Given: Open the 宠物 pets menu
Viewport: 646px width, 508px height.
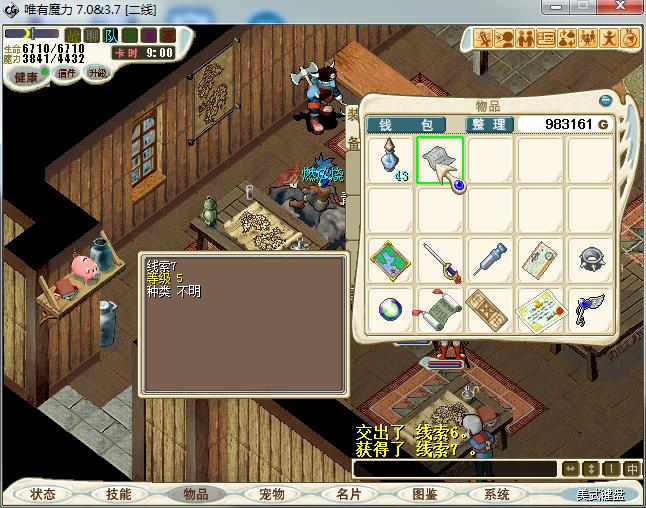Looking at the screenshot, I should point(271,494).
